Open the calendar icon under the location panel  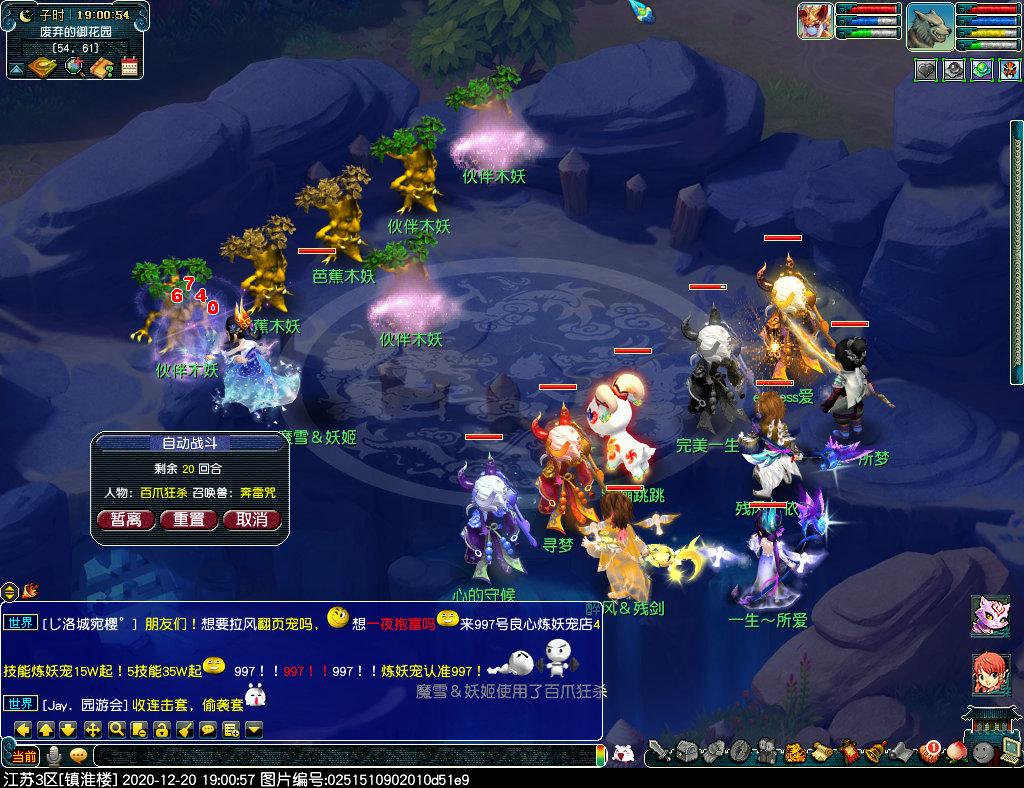(x=129, y=68)
